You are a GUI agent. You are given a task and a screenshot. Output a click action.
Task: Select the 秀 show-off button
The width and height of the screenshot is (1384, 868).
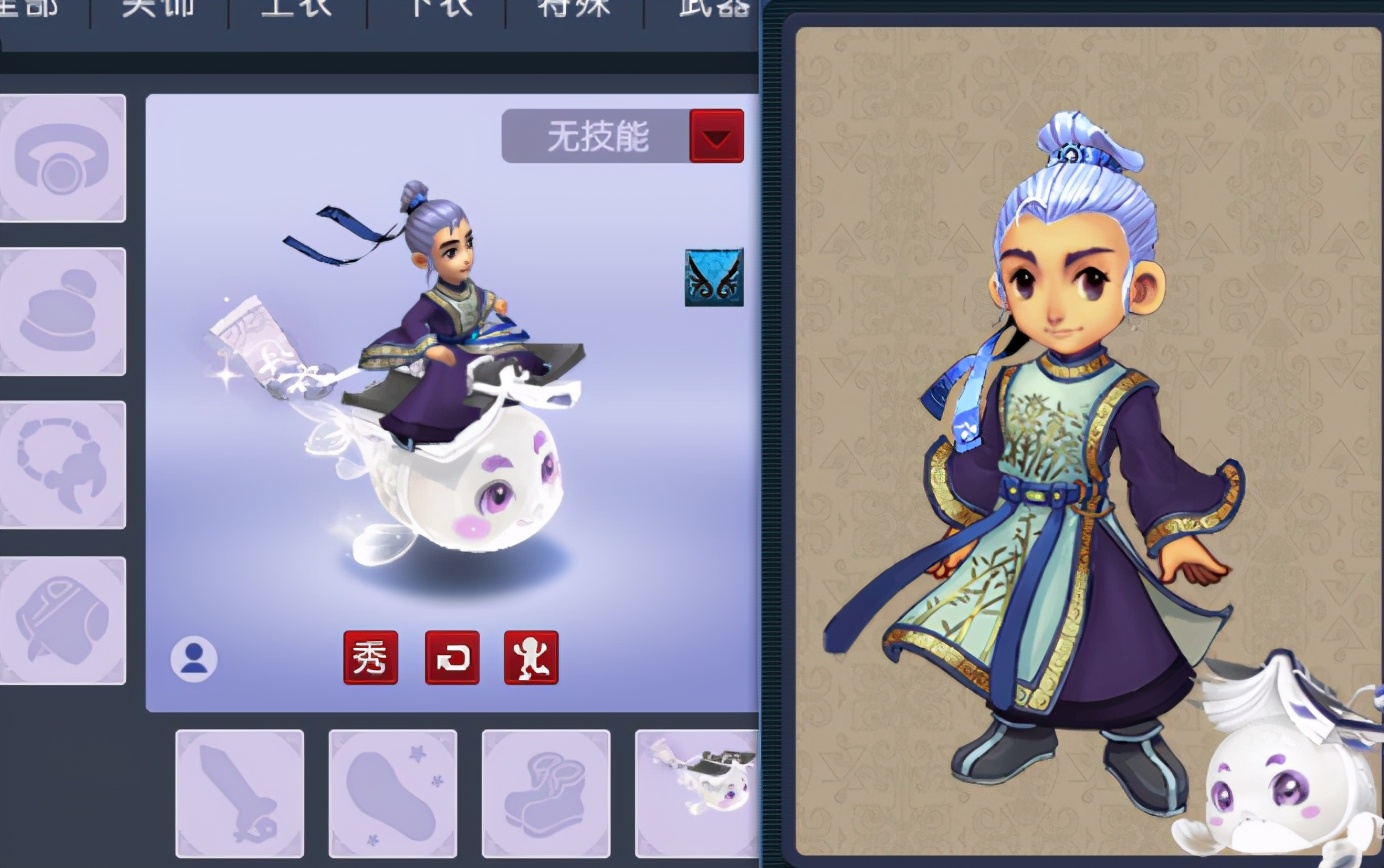pos(371,658)
